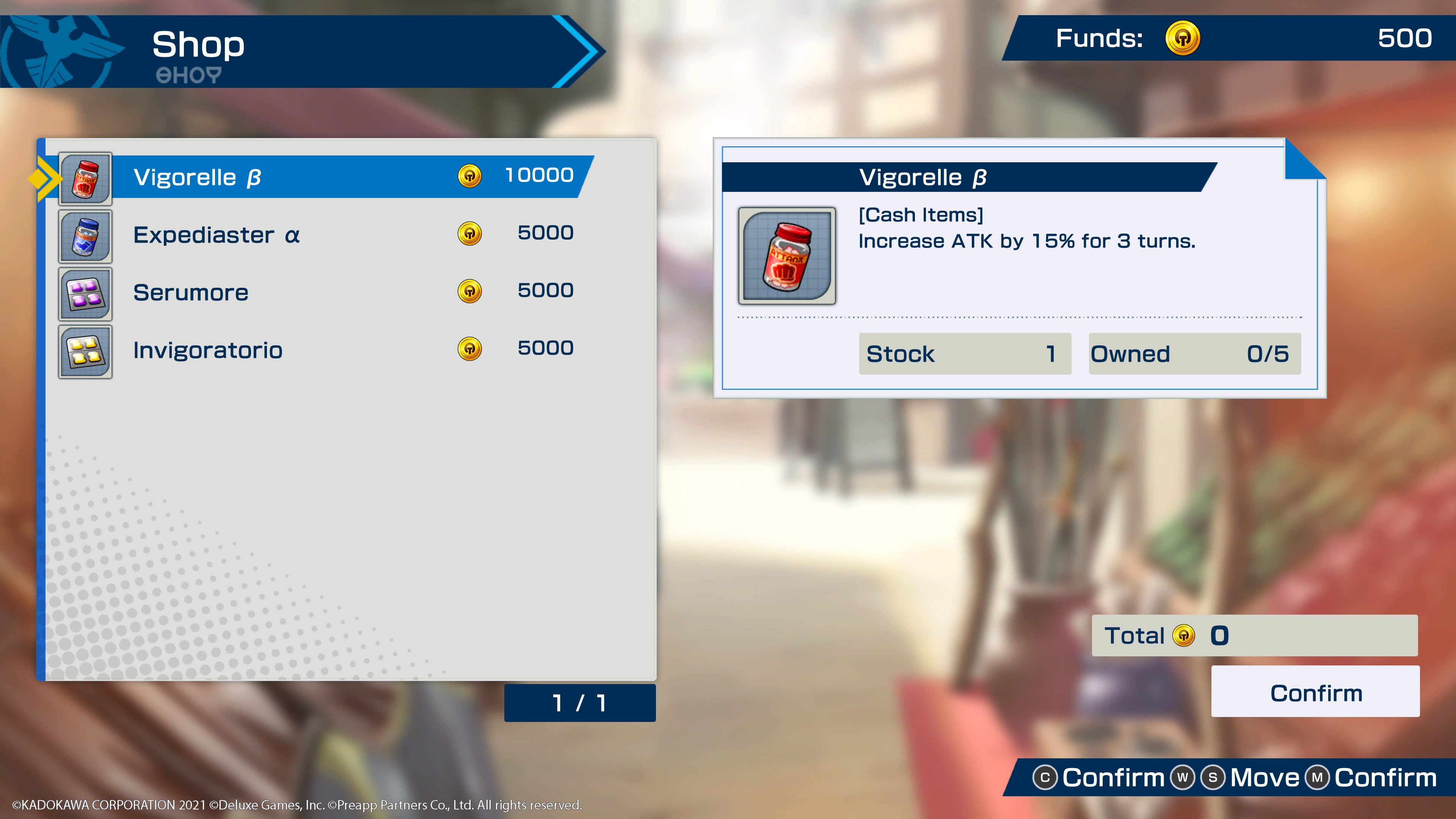Click the purple Serumore pills icon
This screenshot has width=1456, height=819.
(x=85, y=293)
